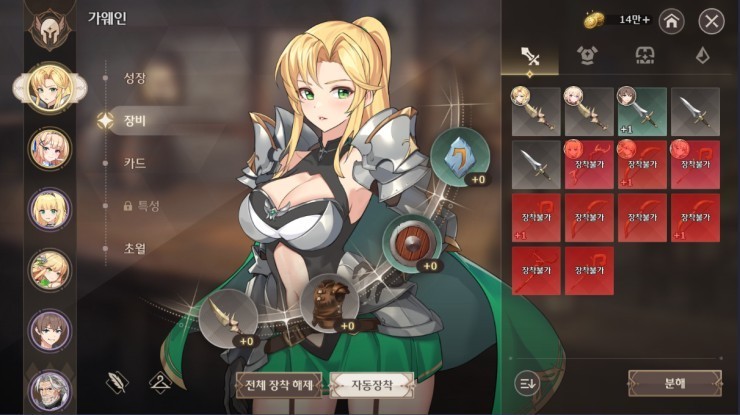Open the 카드 menu entry
Image resolution: width=740 pixels, height=415 pixels.
coord(134,162)
